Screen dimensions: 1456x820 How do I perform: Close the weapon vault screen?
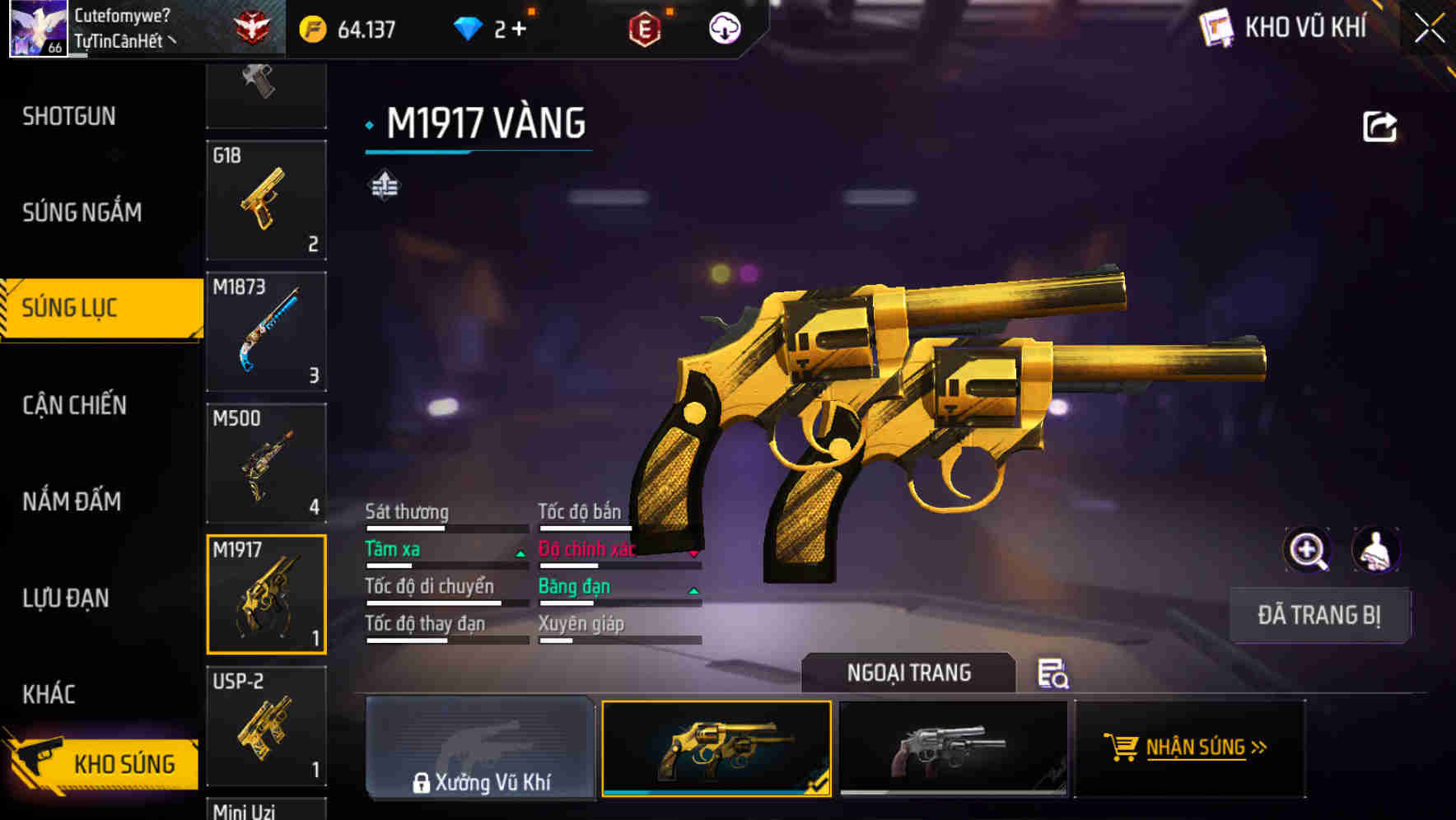tap(1429, 29)
